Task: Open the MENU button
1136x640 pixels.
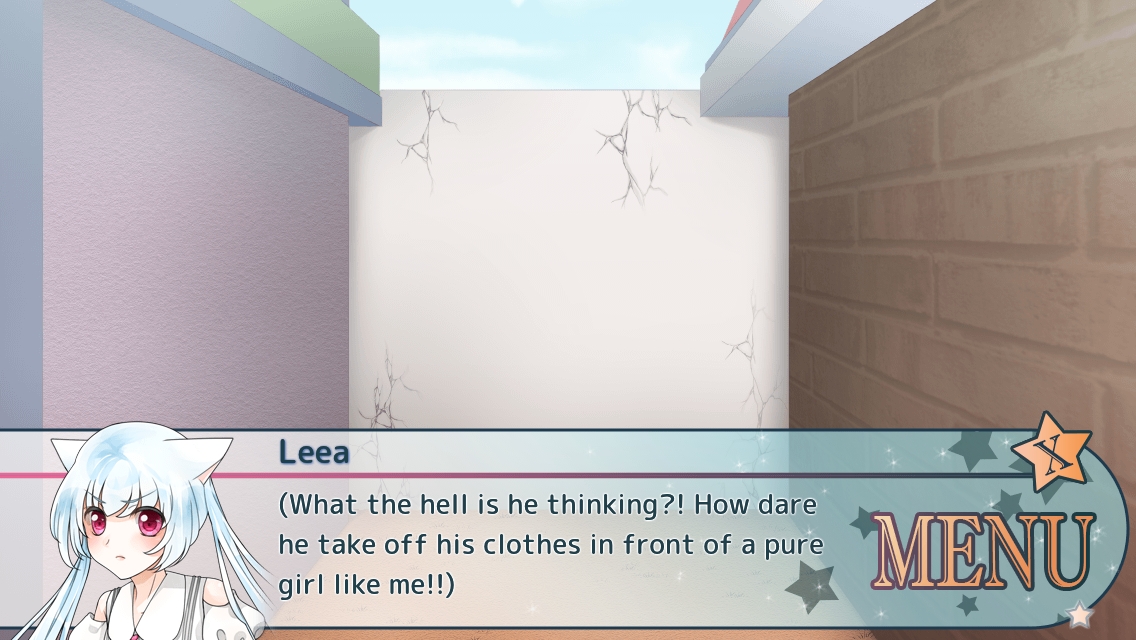Action: (984, 554)
